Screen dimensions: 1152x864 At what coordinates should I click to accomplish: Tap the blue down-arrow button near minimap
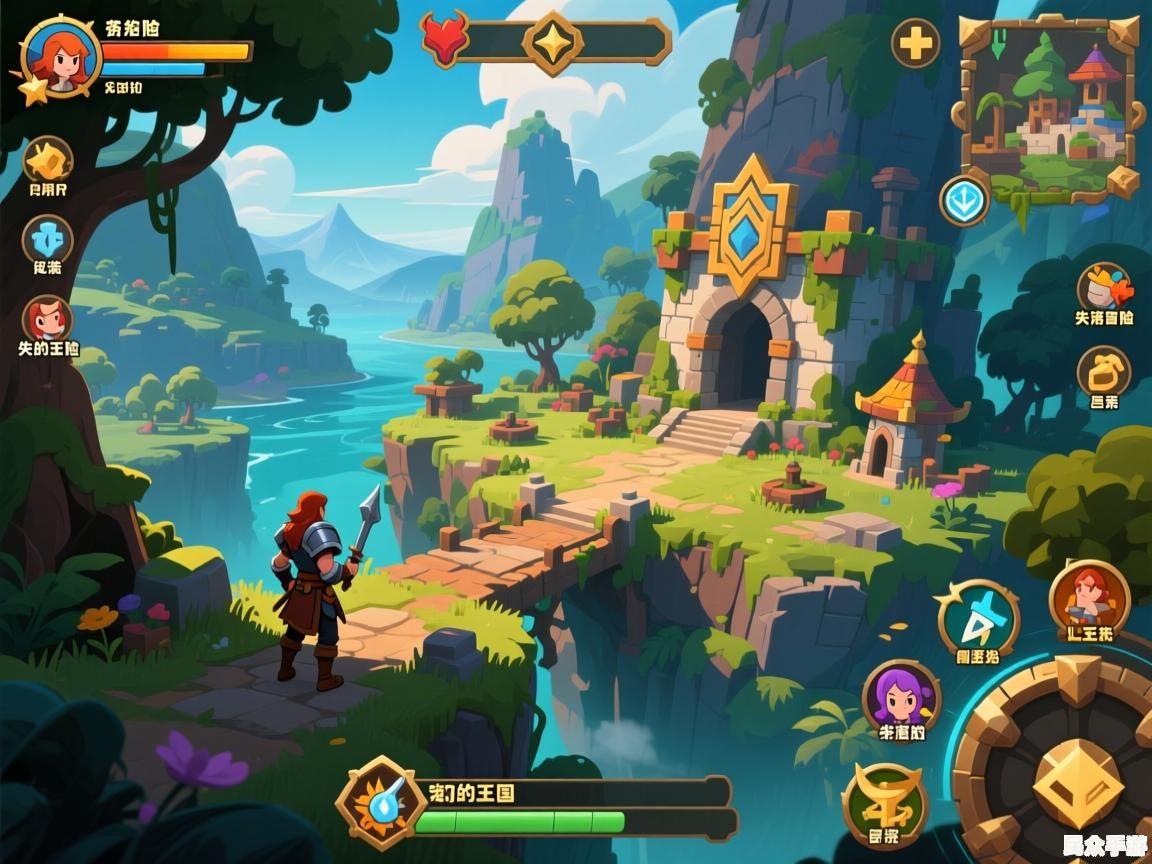pyautogui.click(x=964, y=200)
